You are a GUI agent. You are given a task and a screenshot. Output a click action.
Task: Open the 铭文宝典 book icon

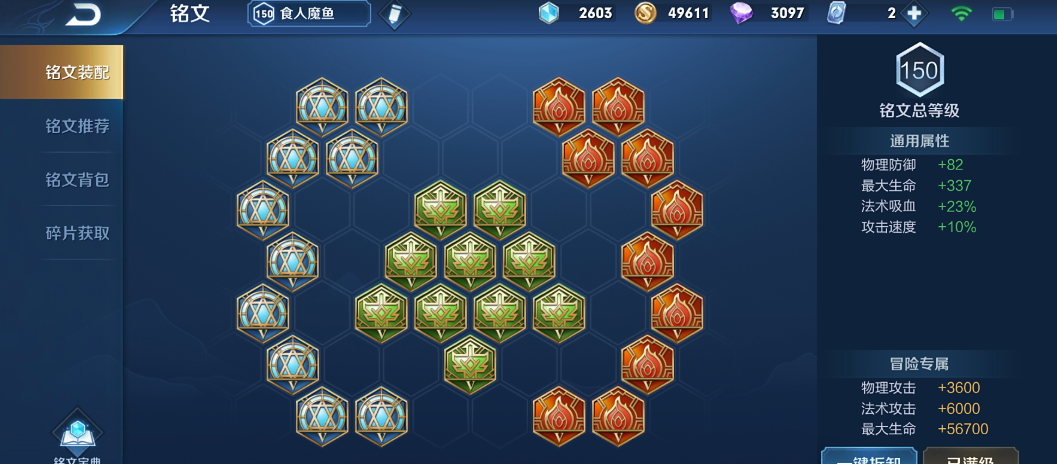[x=77, y=435]
